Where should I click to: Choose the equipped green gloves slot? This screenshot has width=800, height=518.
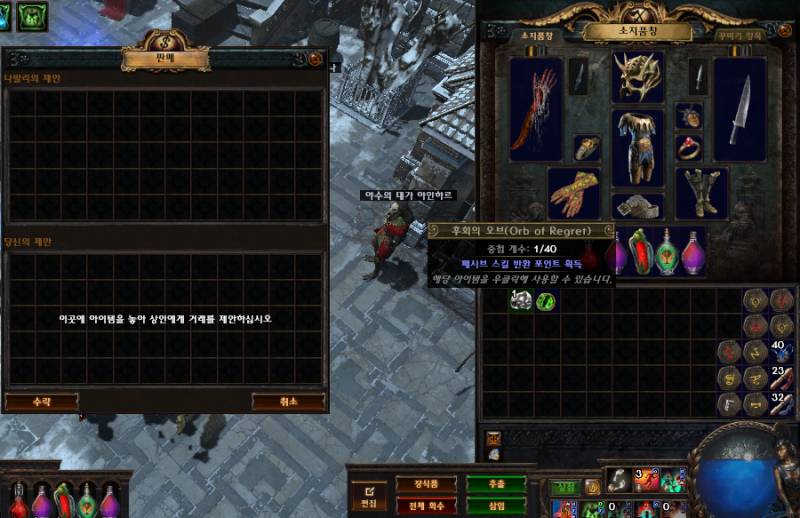coord(573,192)
